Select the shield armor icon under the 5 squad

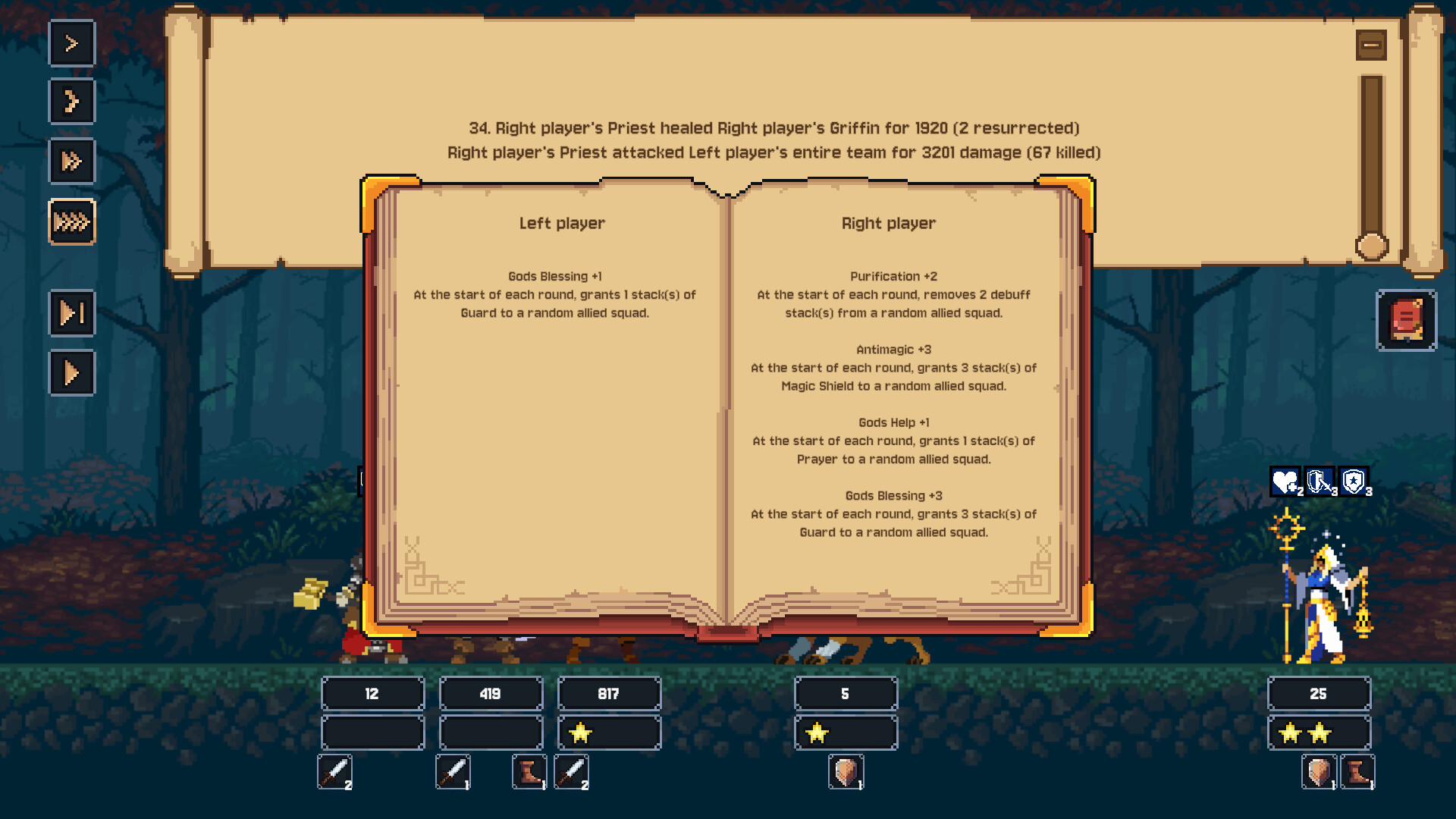(846, 772)
